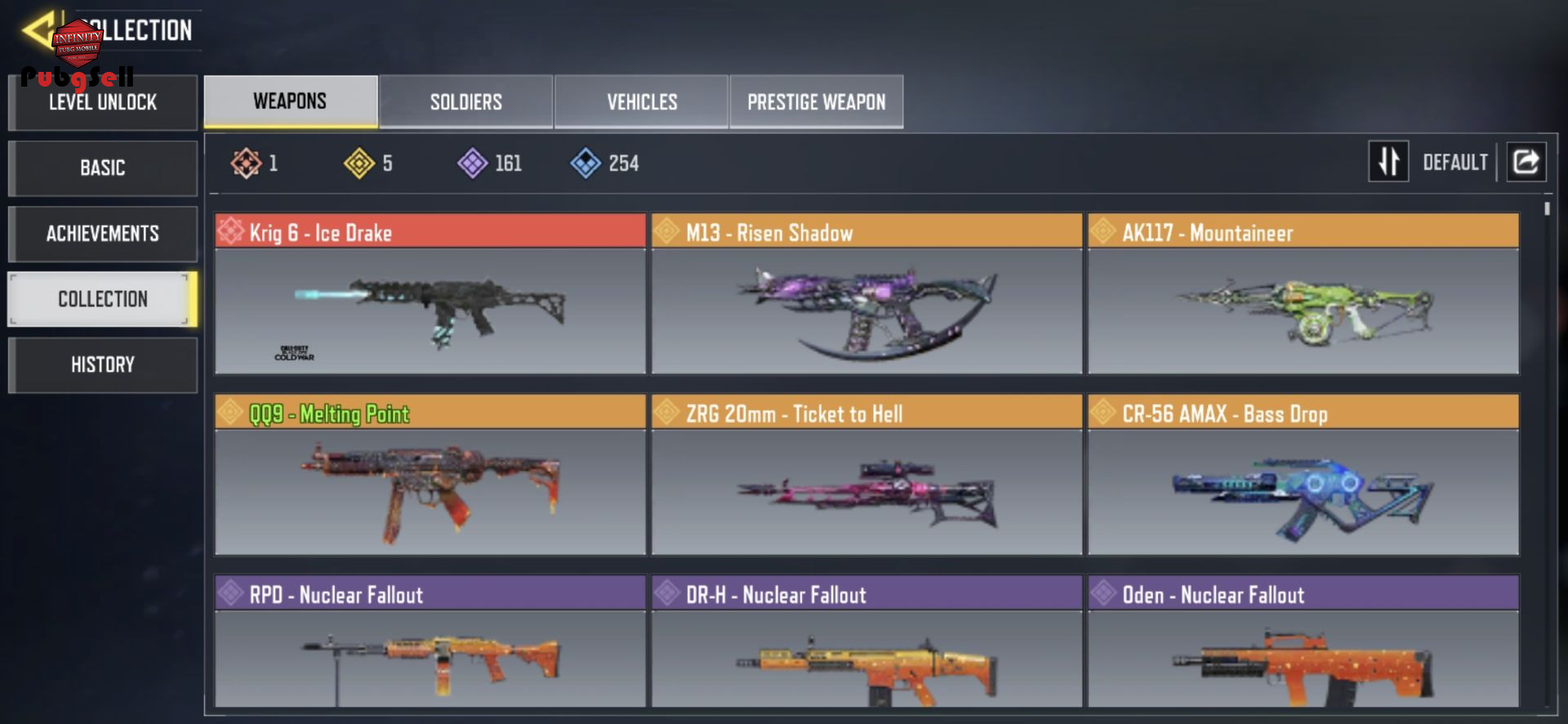Toggle the Default sort order button
1568x724 pixels.
[x=1388, y=161]
